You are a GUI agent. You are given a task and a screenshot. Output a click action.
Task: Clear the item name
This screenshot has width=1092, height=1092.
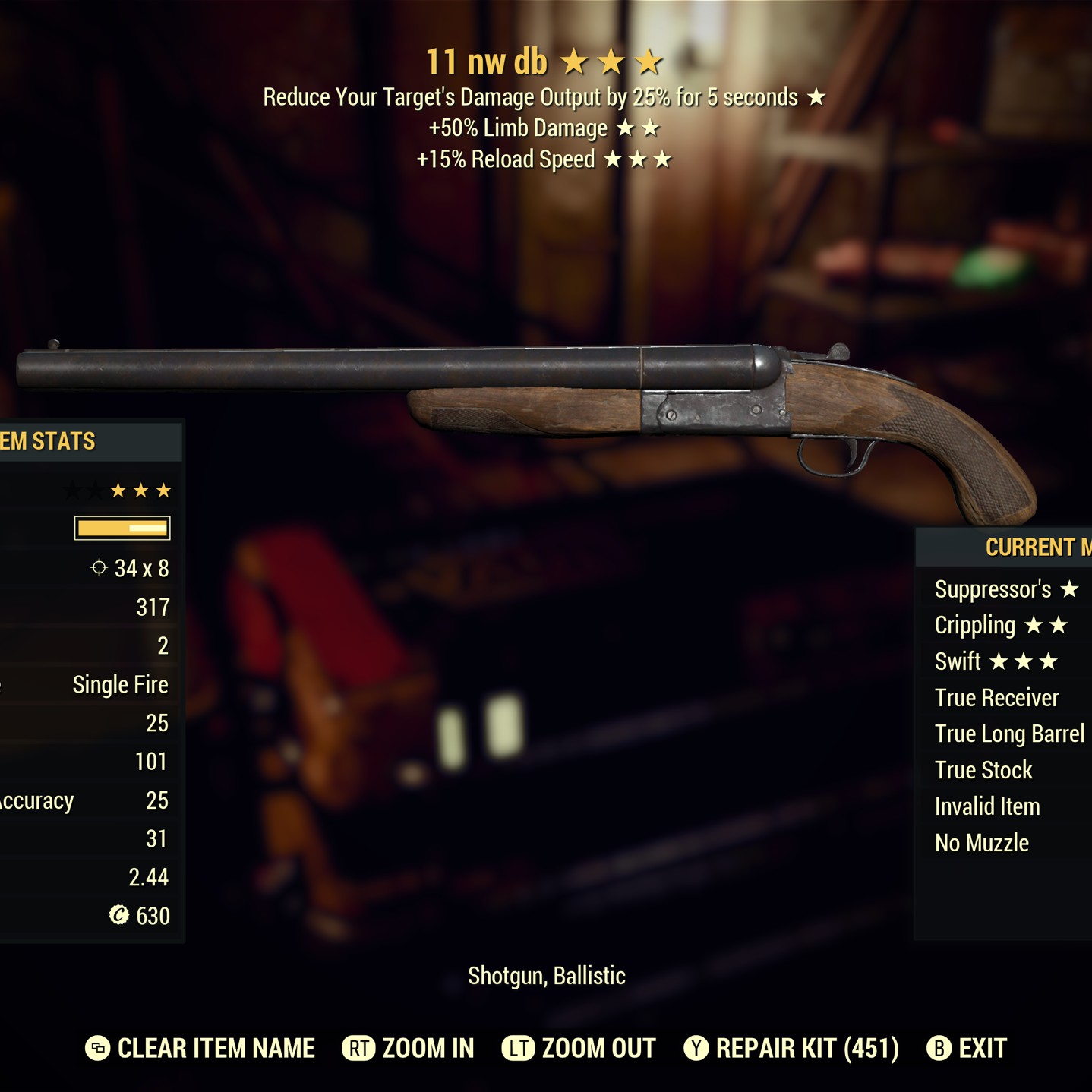(x=200, y=1049)
